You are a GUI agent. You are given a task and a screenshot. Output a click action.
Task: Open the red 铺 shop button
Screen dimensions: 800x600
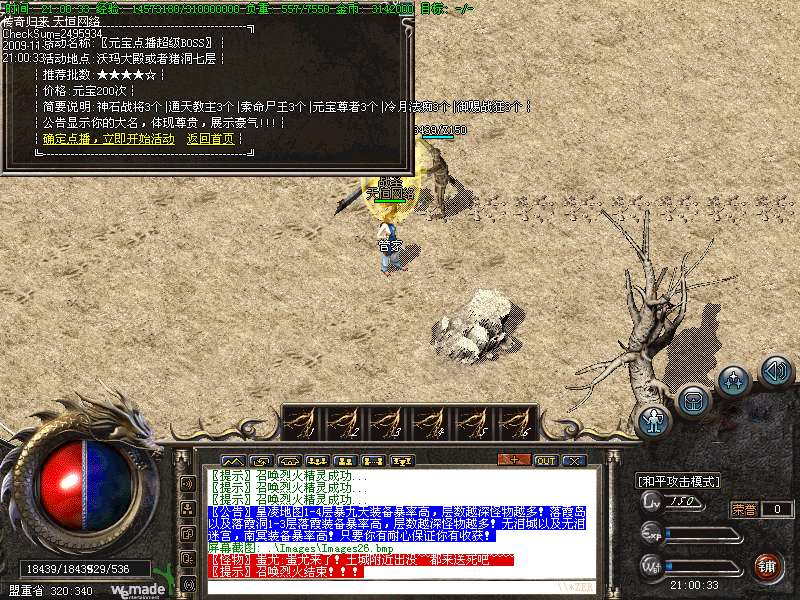pos(767,567)
